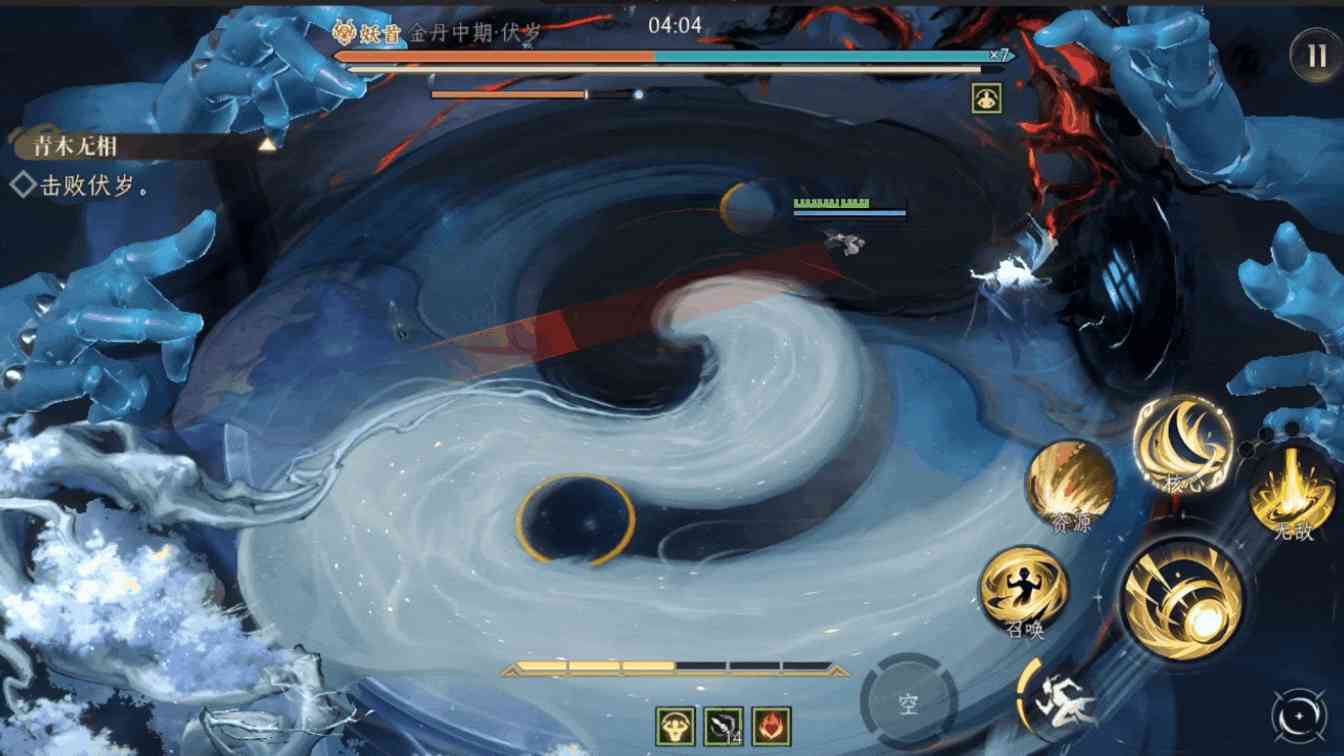Screen dimensions: 1344x756
Task: Collapse the 青木无相 quest panel arrow
Action: 267,142
